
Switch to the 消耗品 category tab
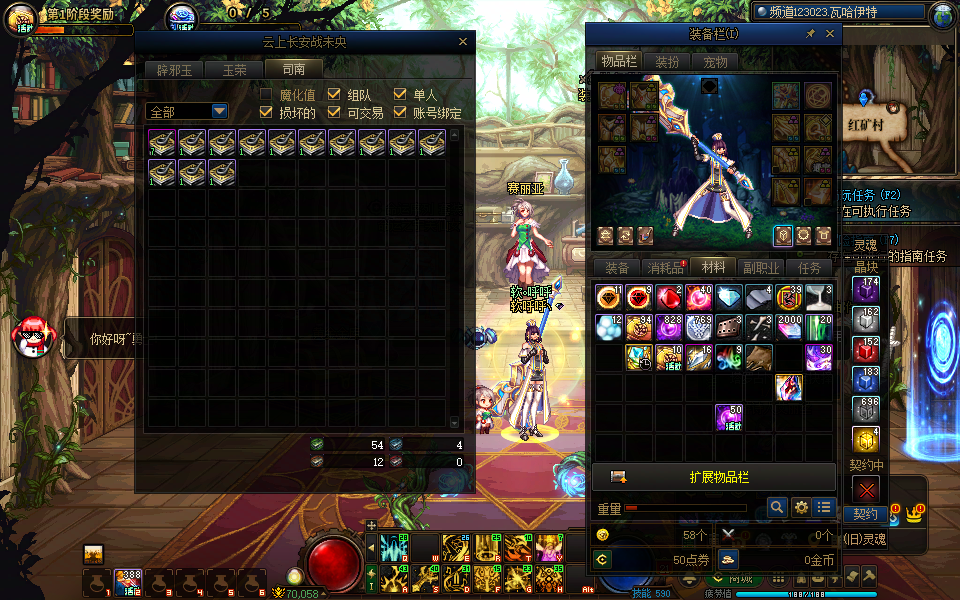click(x=665, y=268)
